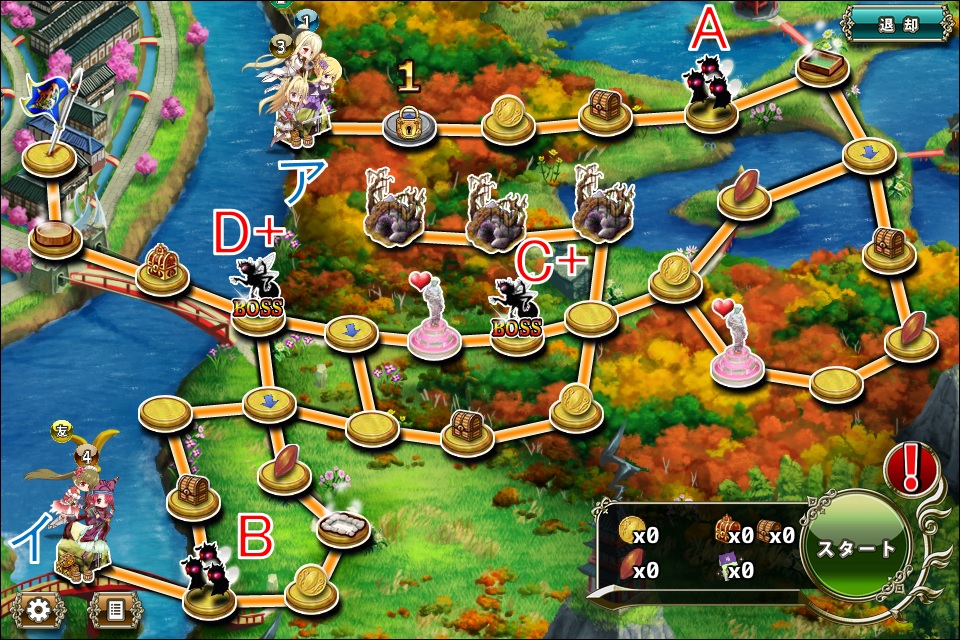Select the enemy node labeled B
960x640 pixels.
(x=210, y=580)
